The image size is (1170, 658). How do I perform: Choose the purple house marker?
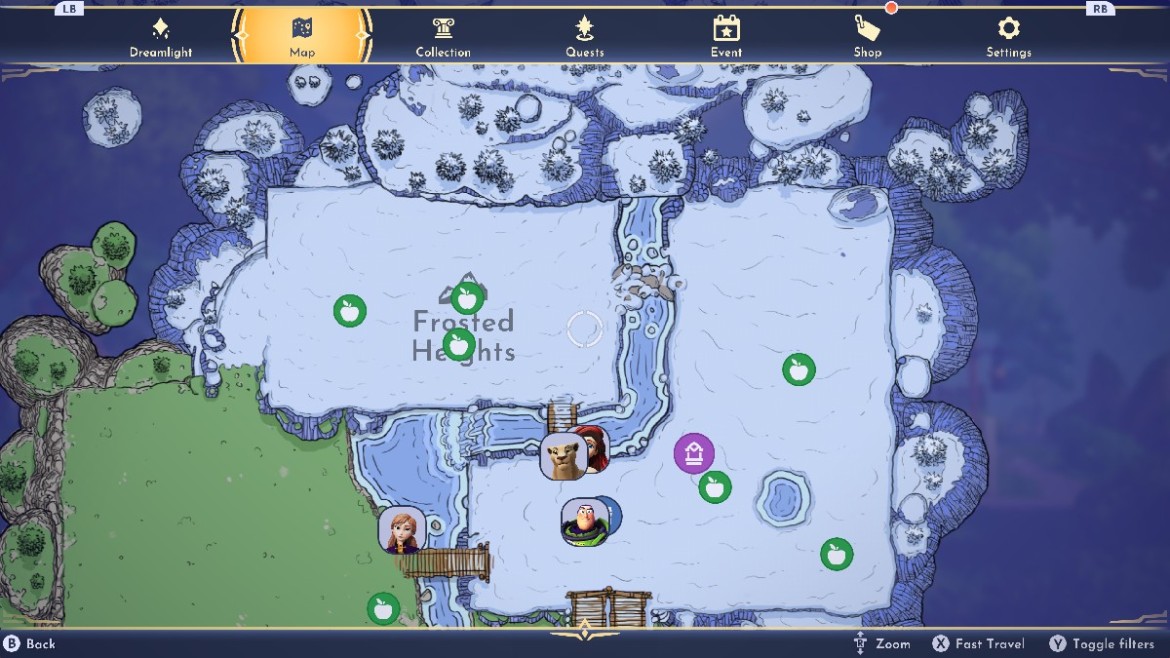(x=694, y=454)
